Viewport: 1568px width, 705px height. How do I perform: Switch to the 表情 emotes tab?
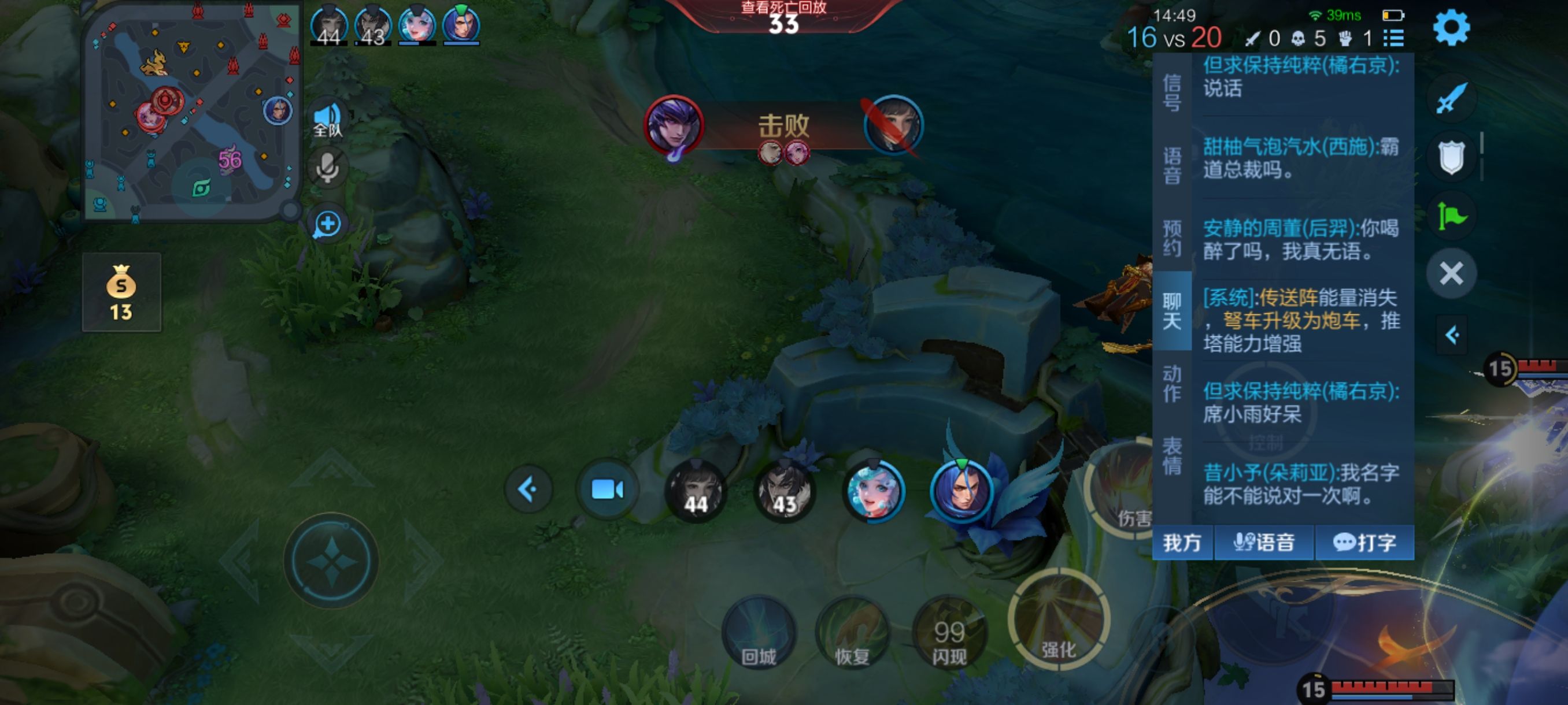coord(1172,455)
